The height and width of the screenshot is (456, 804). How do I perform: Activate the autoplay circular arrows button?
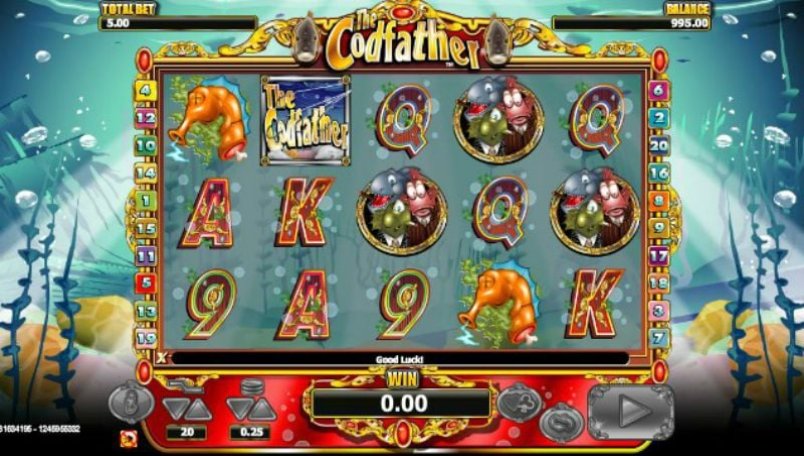[561, 421]
